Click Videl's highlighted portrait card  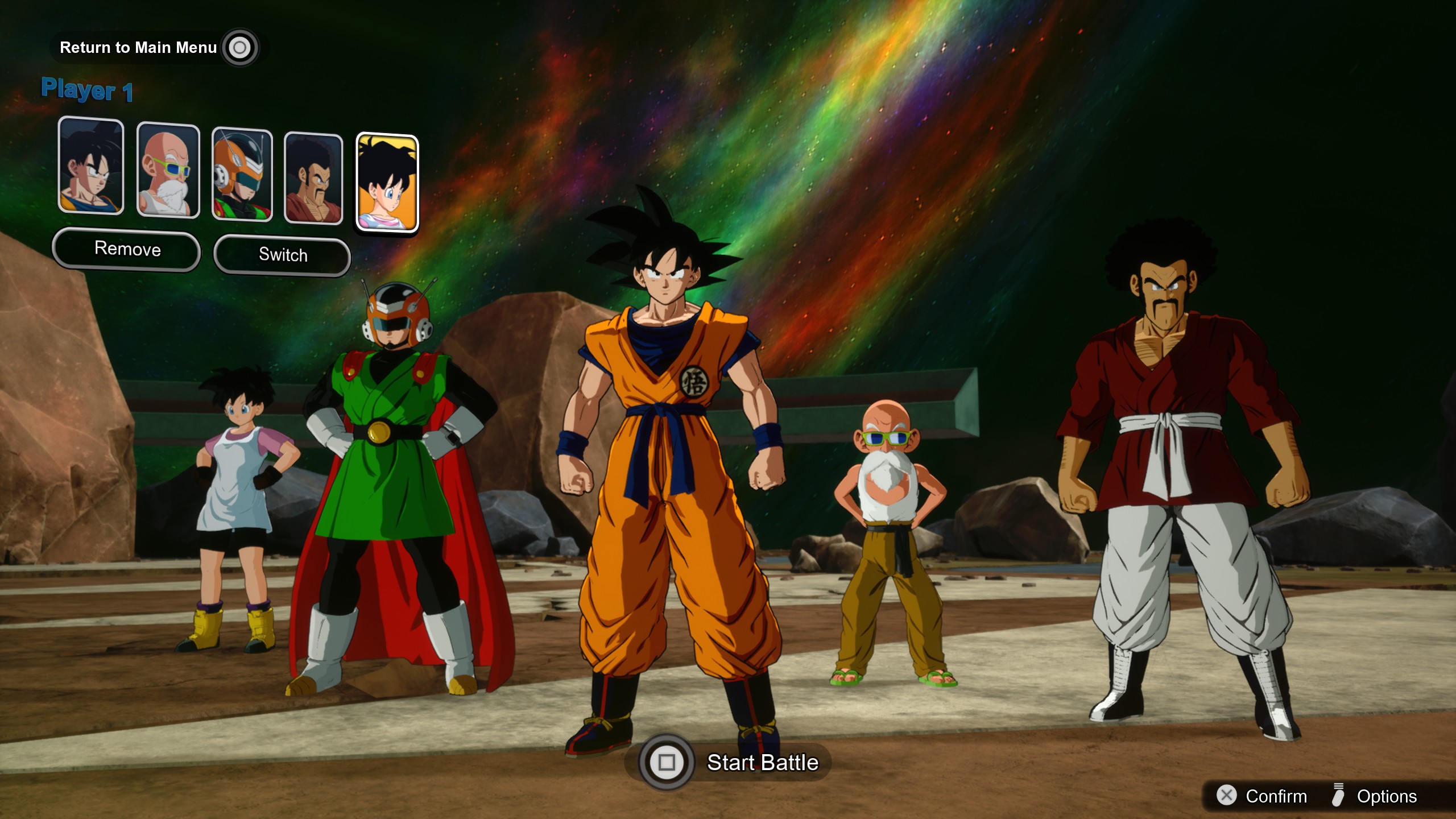(x=387, y=183)
